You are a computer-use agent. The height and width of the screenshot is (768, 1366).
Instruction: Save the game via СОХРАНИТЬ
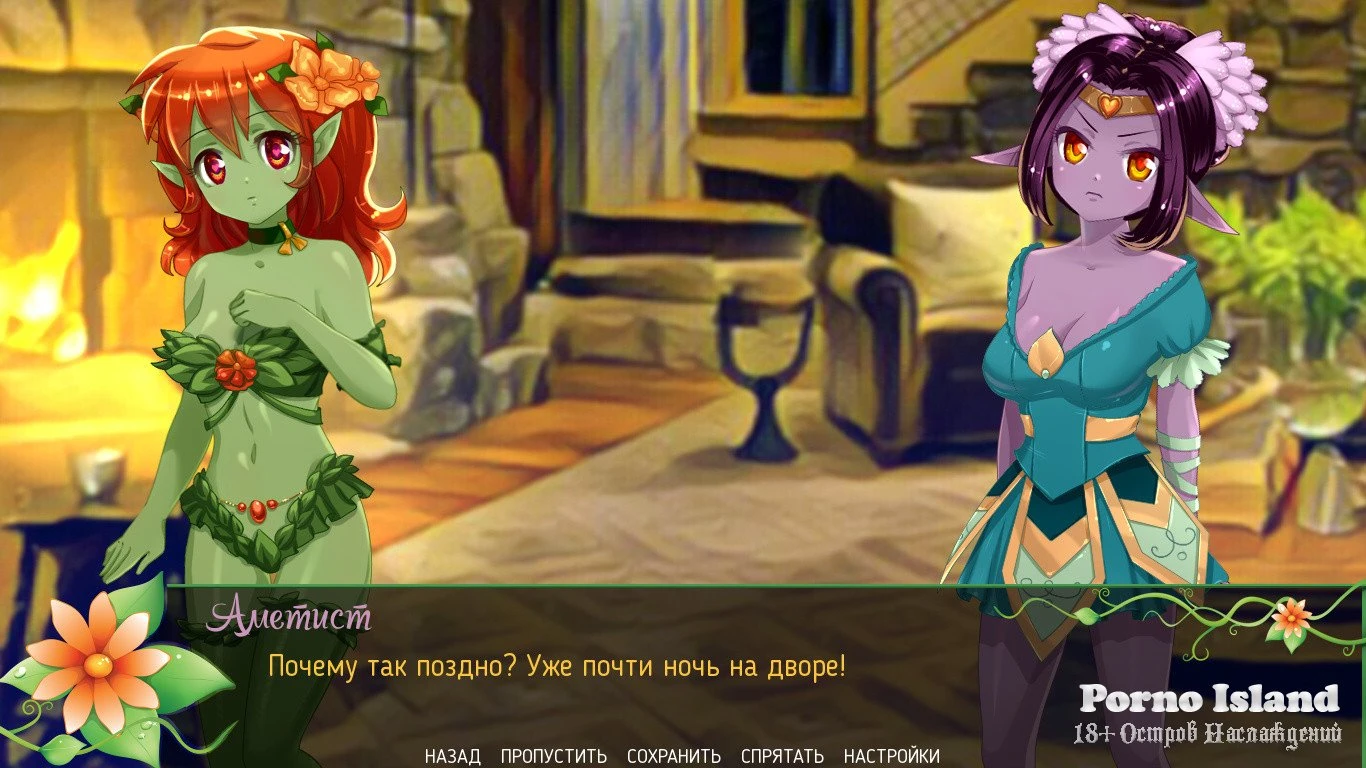(673, 756)
